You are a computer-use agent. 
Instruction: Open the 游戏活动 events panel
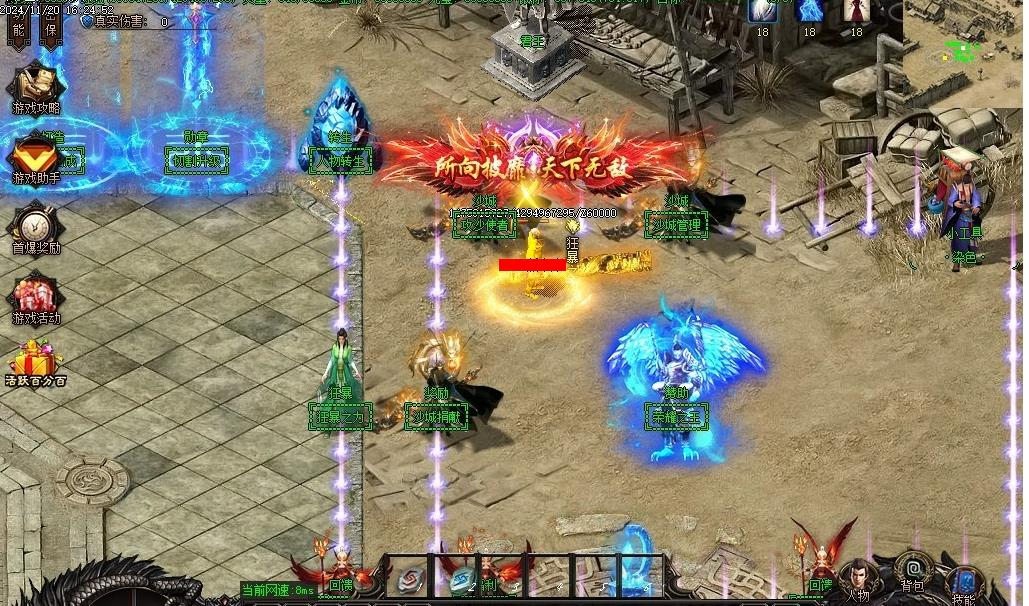(x=36, y=297)
